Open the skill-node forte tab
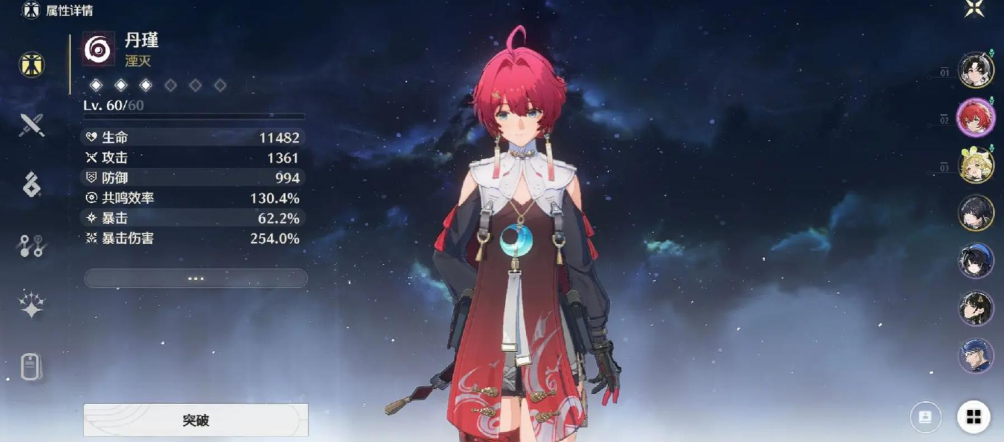 32,245
